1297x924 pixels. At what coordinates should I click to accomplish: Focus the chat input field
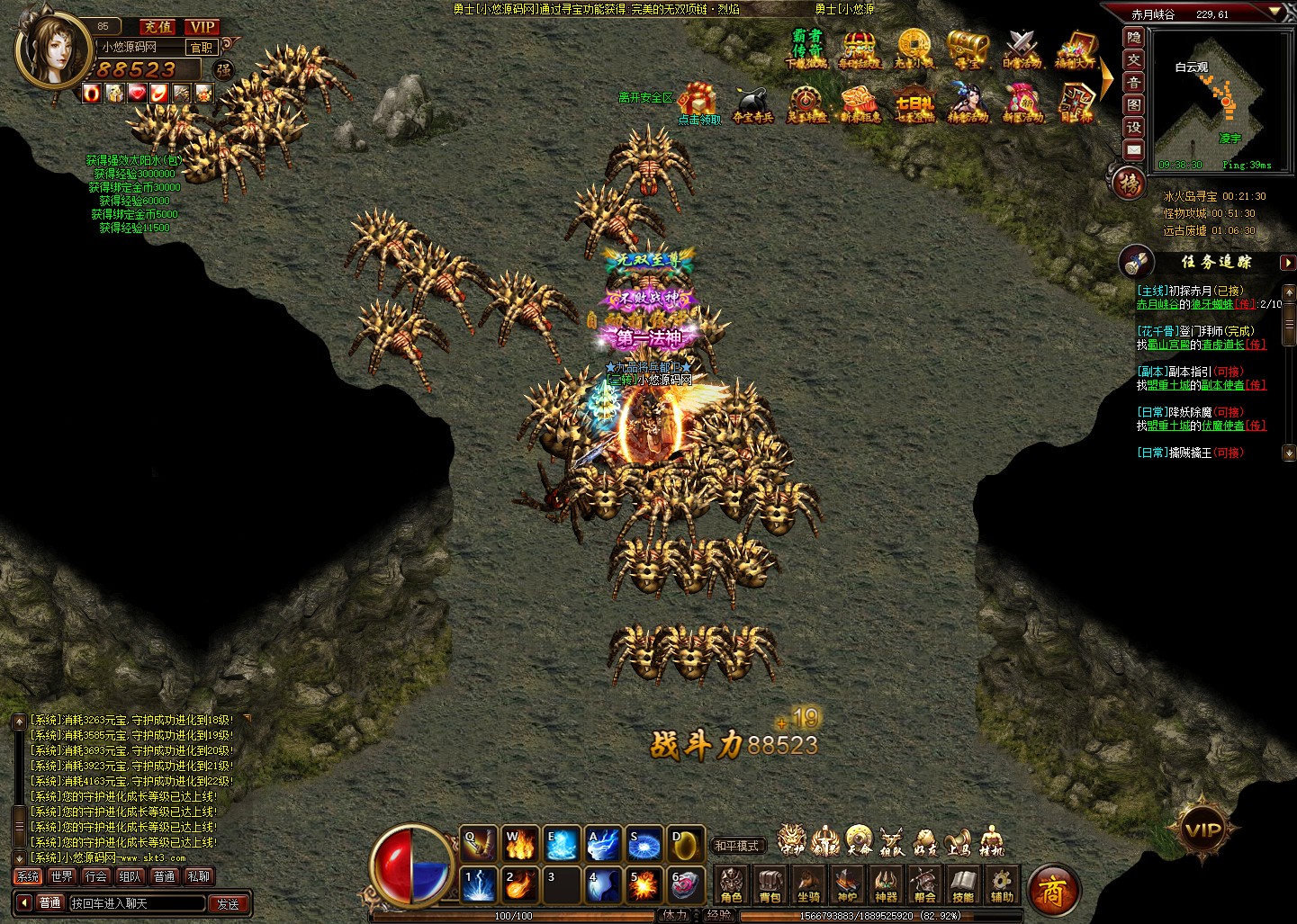[x=137, y=903]
